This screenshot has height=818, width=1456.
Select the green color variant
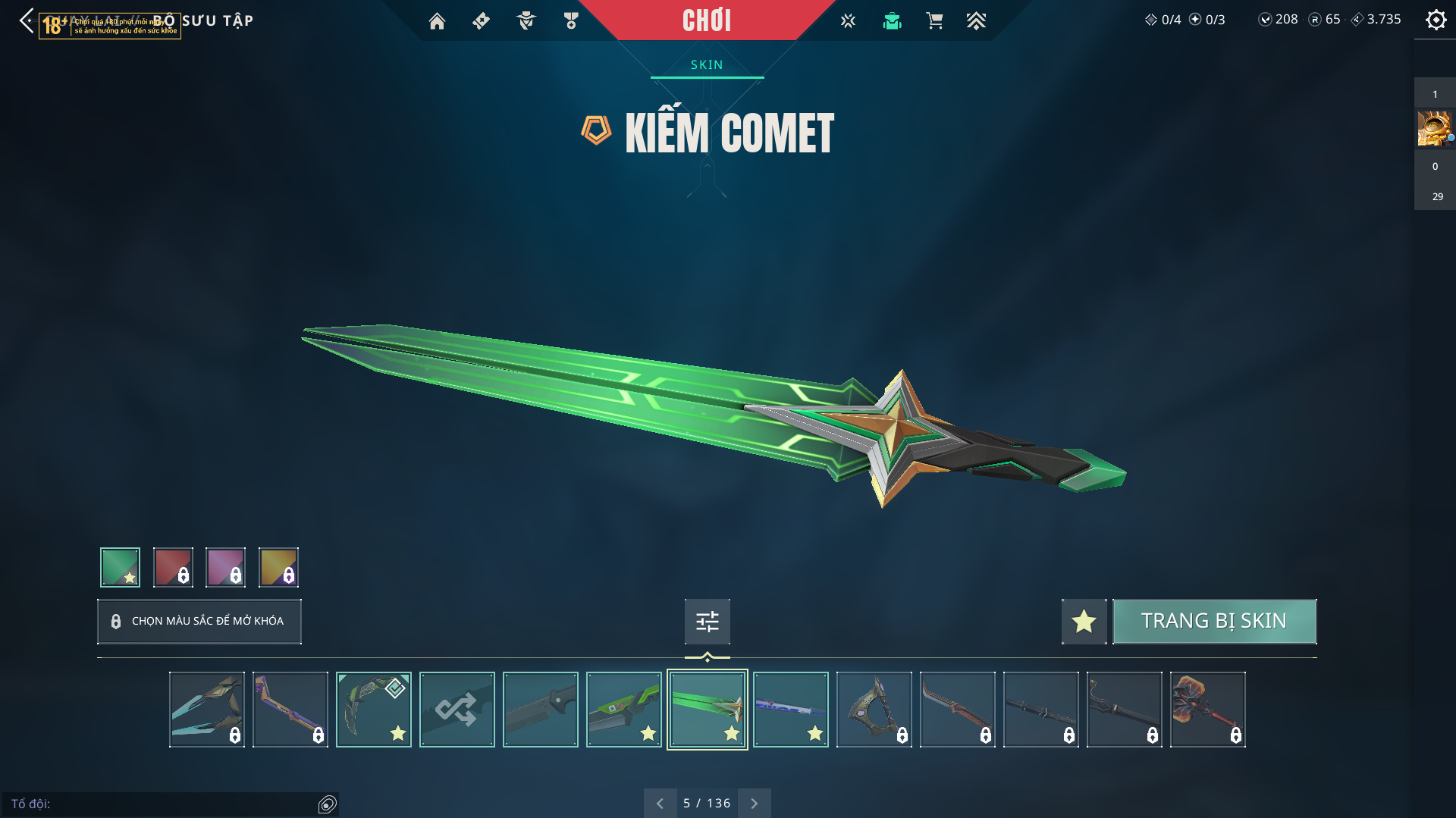(x=120, y=567)
